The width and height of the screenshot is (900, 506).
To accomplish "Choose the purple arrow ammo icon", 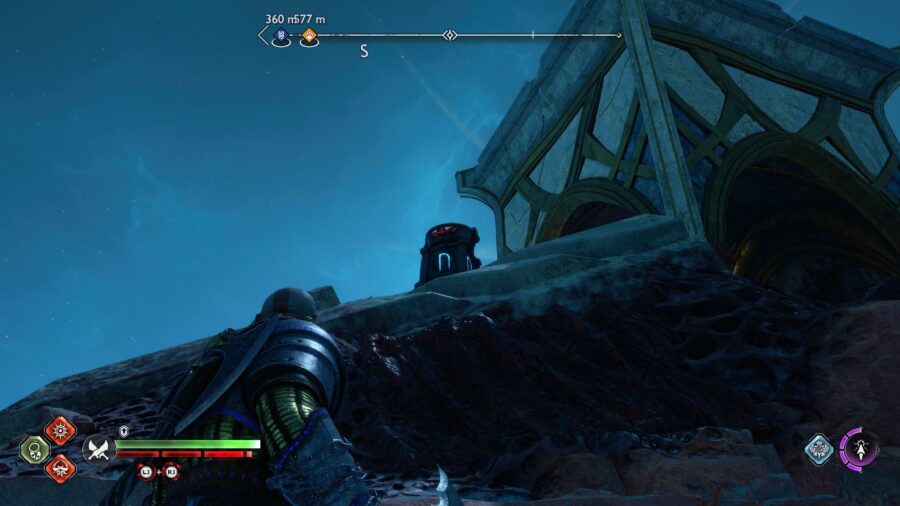I will pyautogui.click(x=858, y=447).
